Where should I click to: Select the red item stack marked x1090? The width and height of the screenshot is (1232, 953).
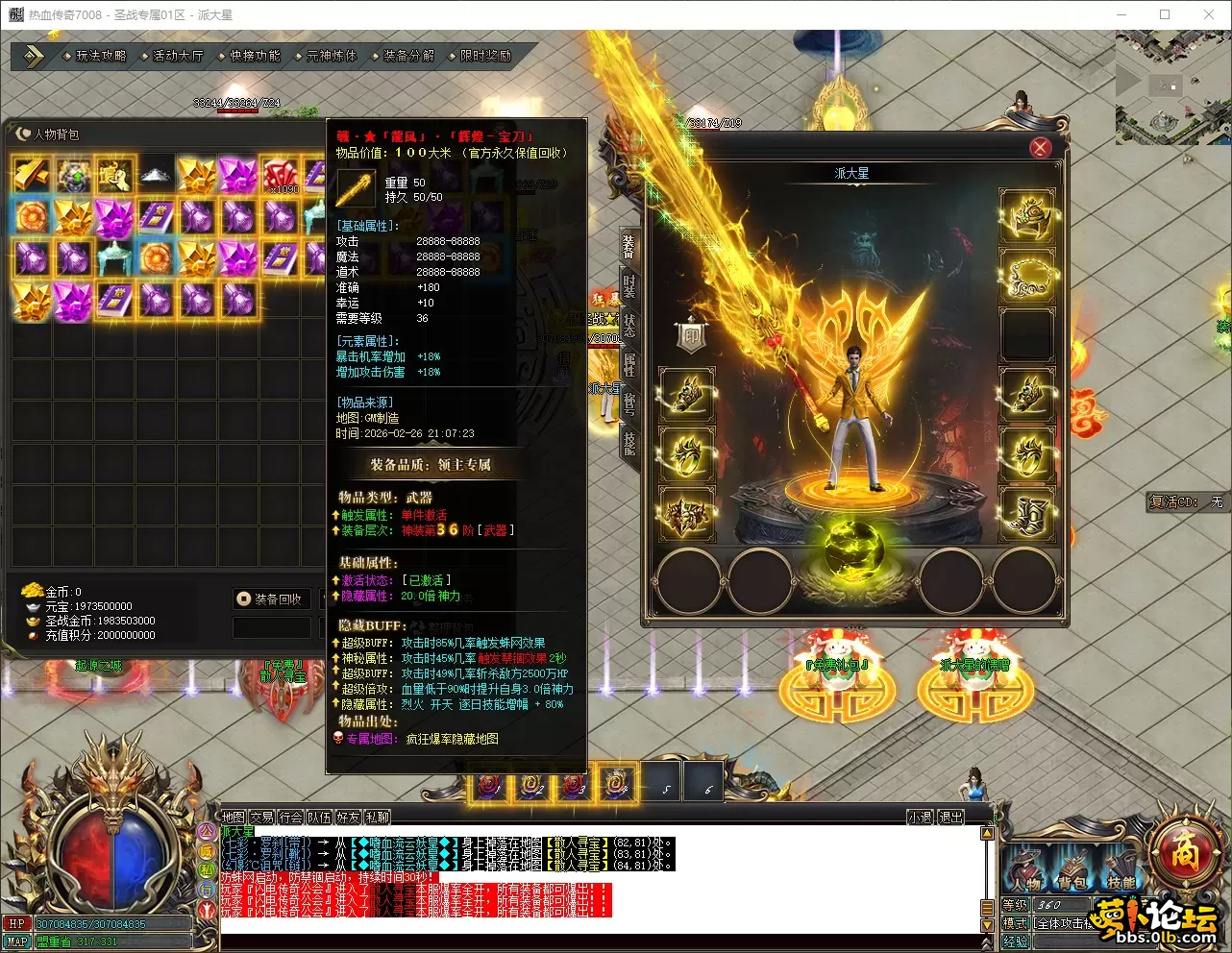click(280, 175)
